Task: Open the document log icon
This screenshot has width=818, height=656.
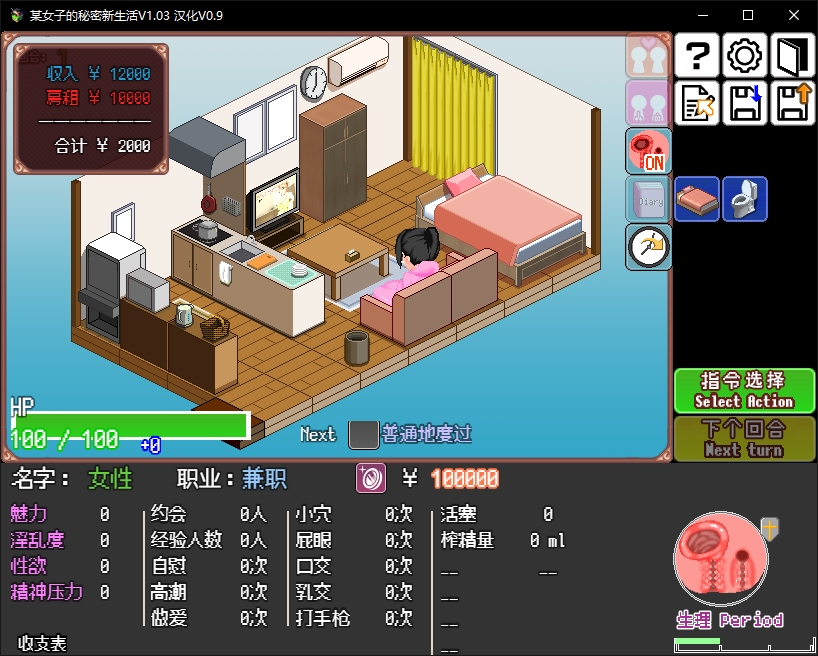Action: [698, 103]
